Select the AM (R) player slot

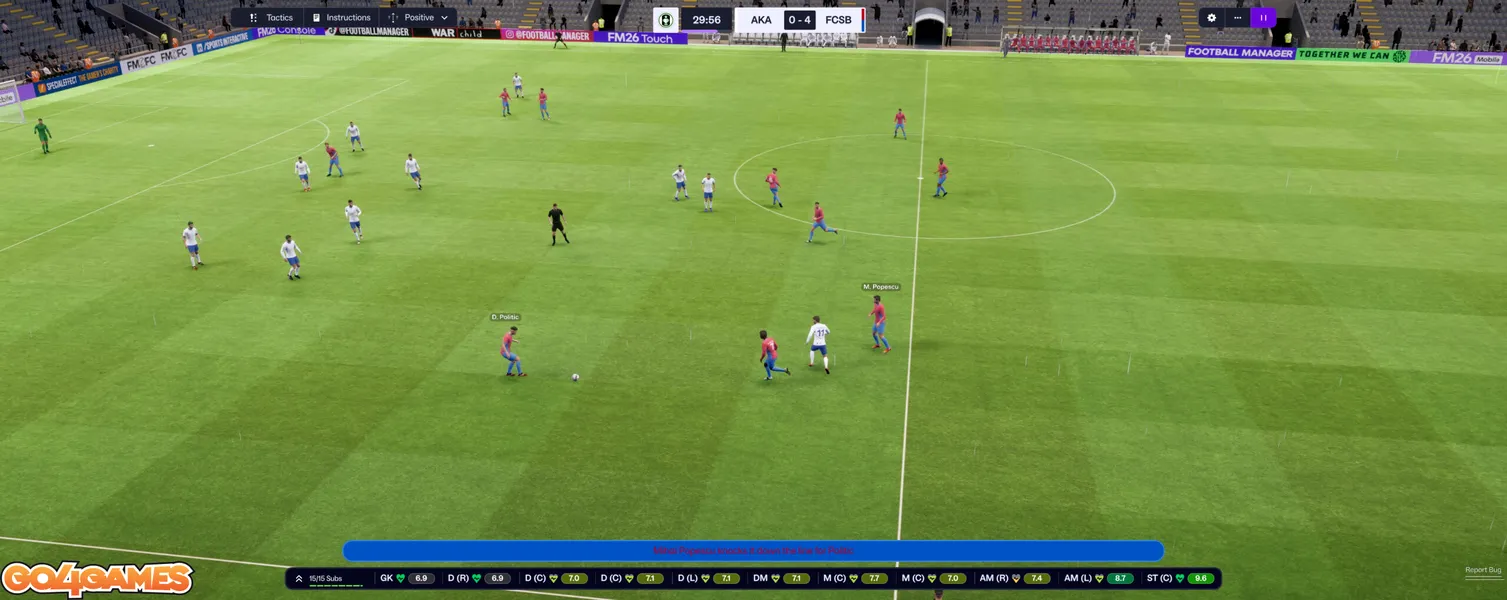coord(1014,578)
